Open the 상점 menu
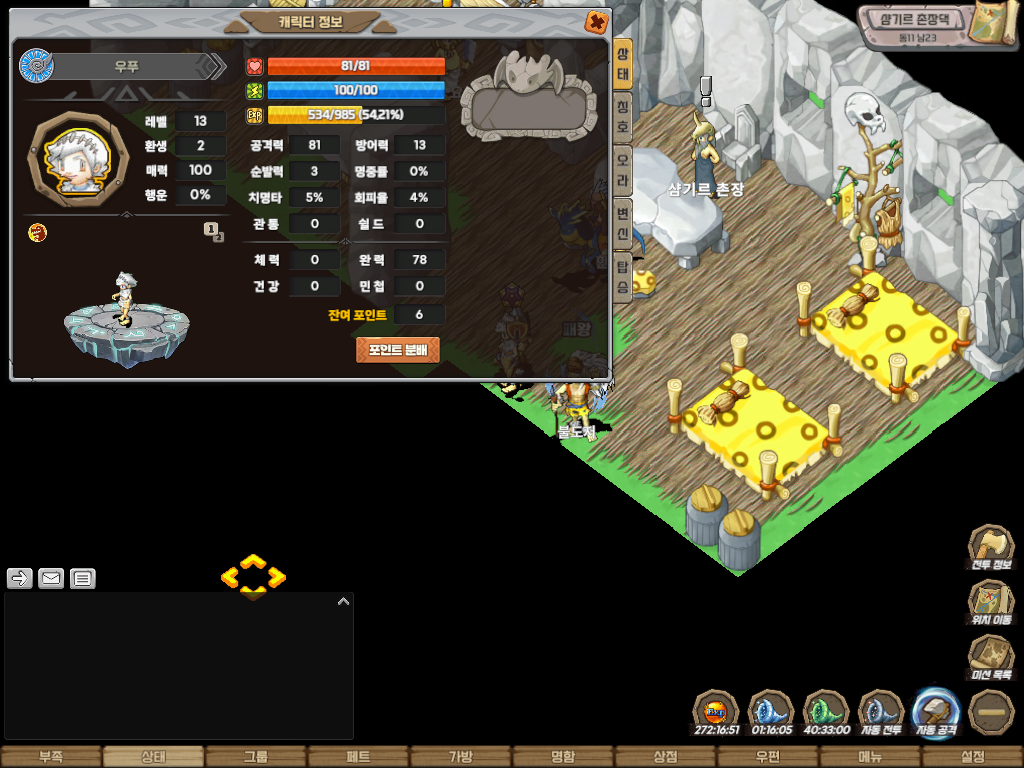Viewport: 1024px width, 768px height. click(x=665, y=757)
